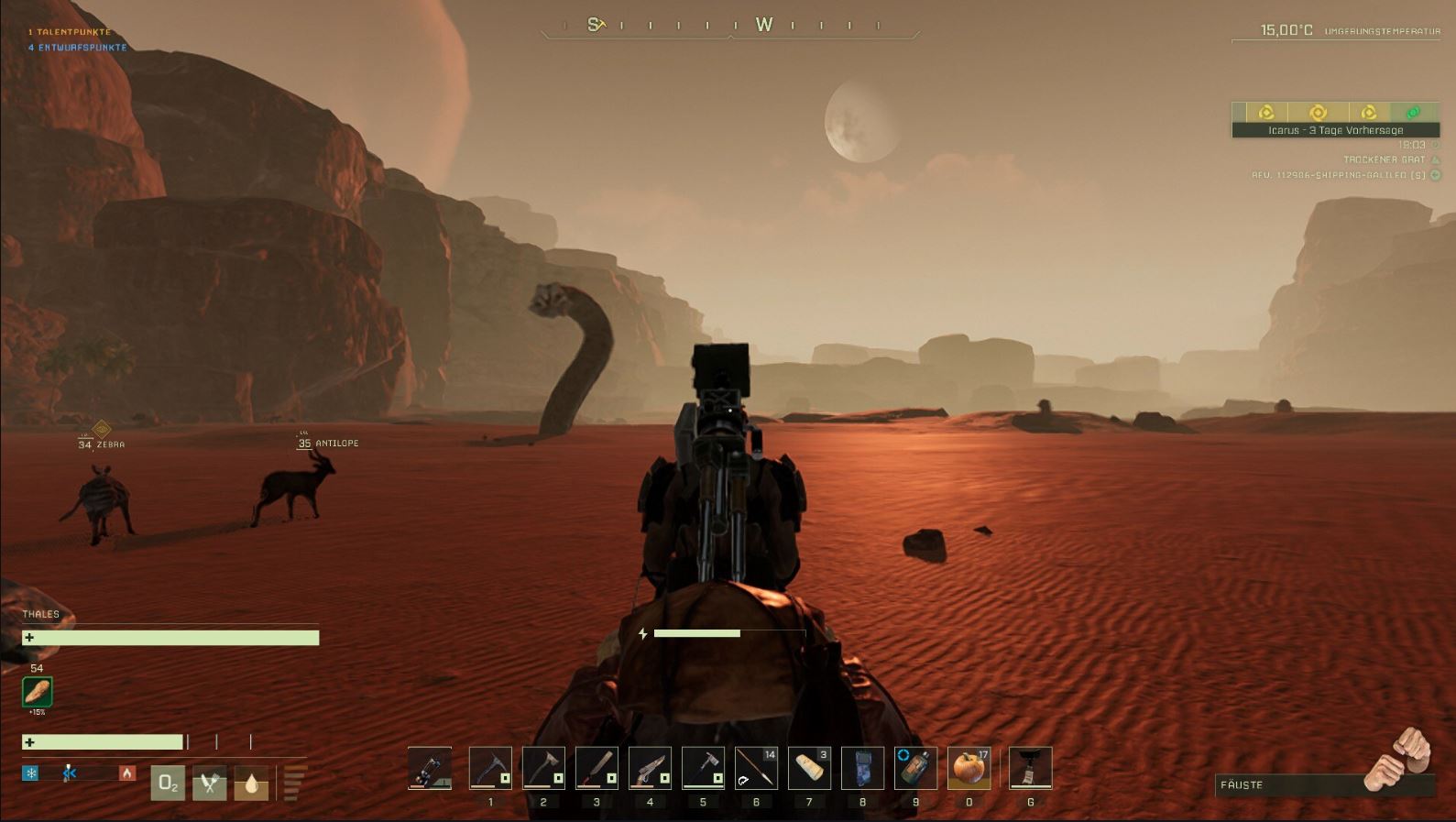Select the rifle in hotbar slot 4
This screenshot has width=1456, height=822.
pyautogui.click(x=650, y=768)
